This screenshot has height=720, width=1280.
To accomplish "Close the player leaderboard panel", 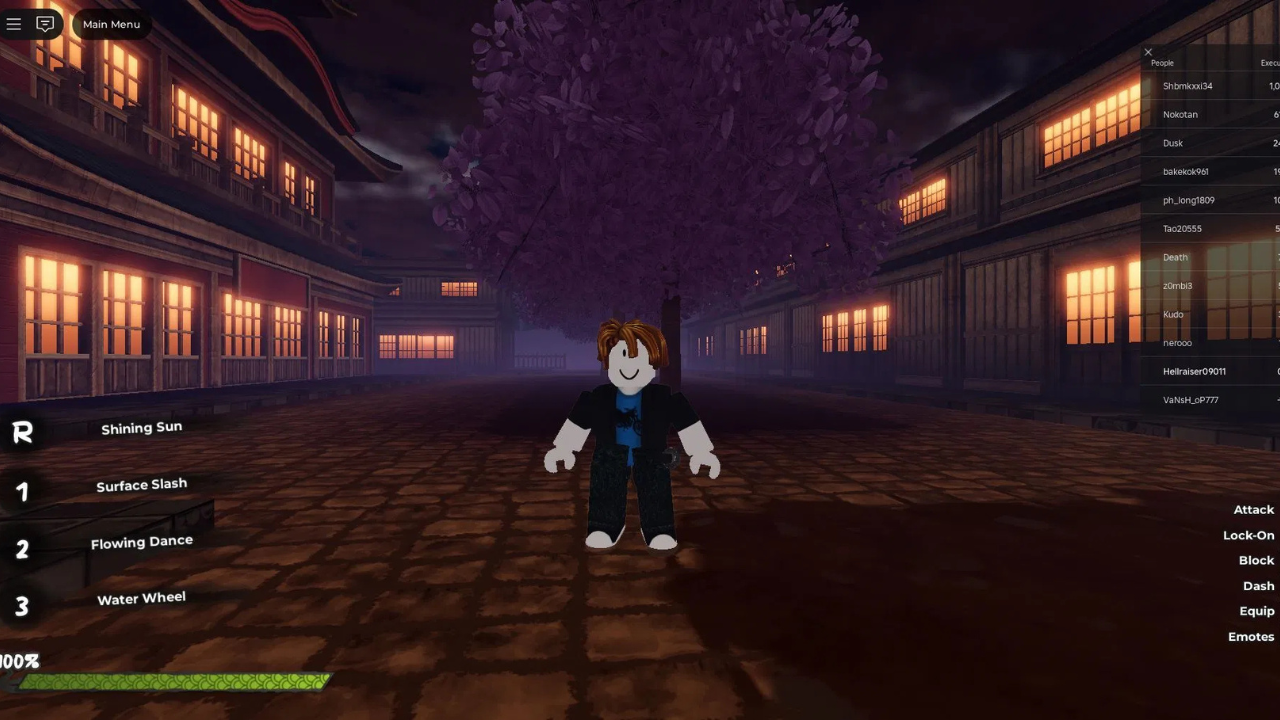I will [1148, 52].
